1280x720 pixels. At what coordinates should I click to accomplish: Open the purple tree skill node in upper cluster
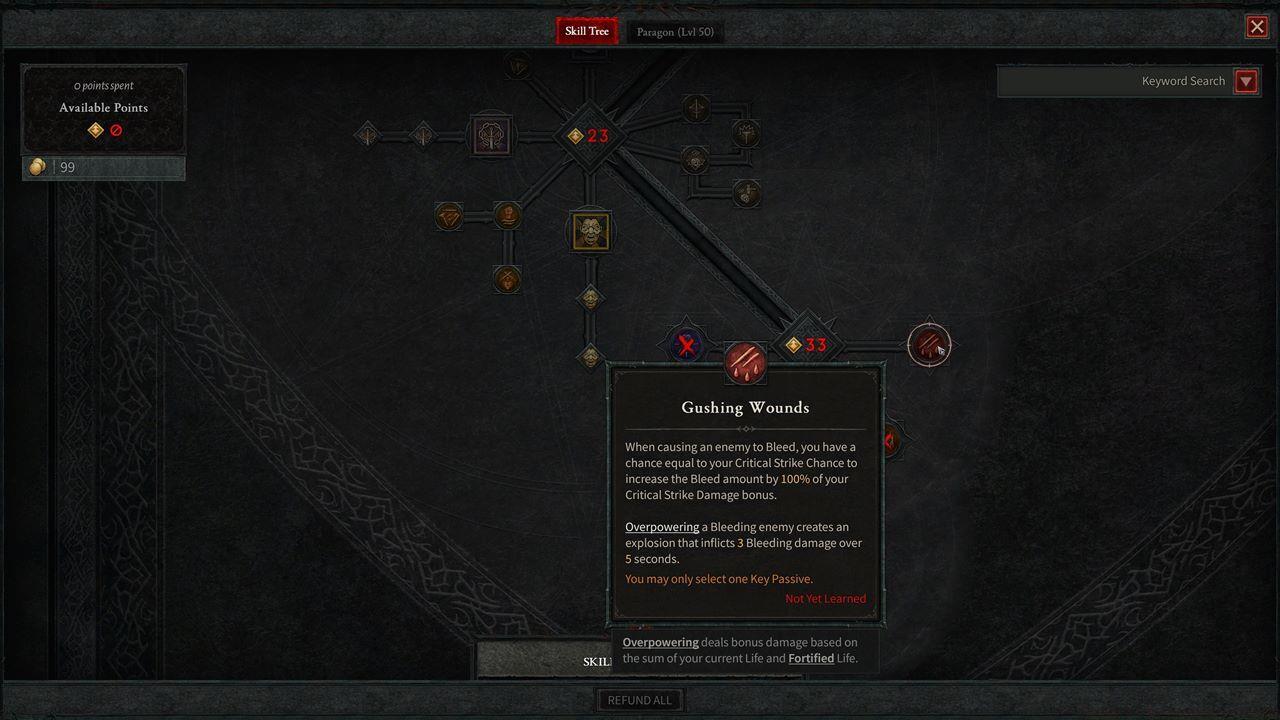(x=489, y=134)
